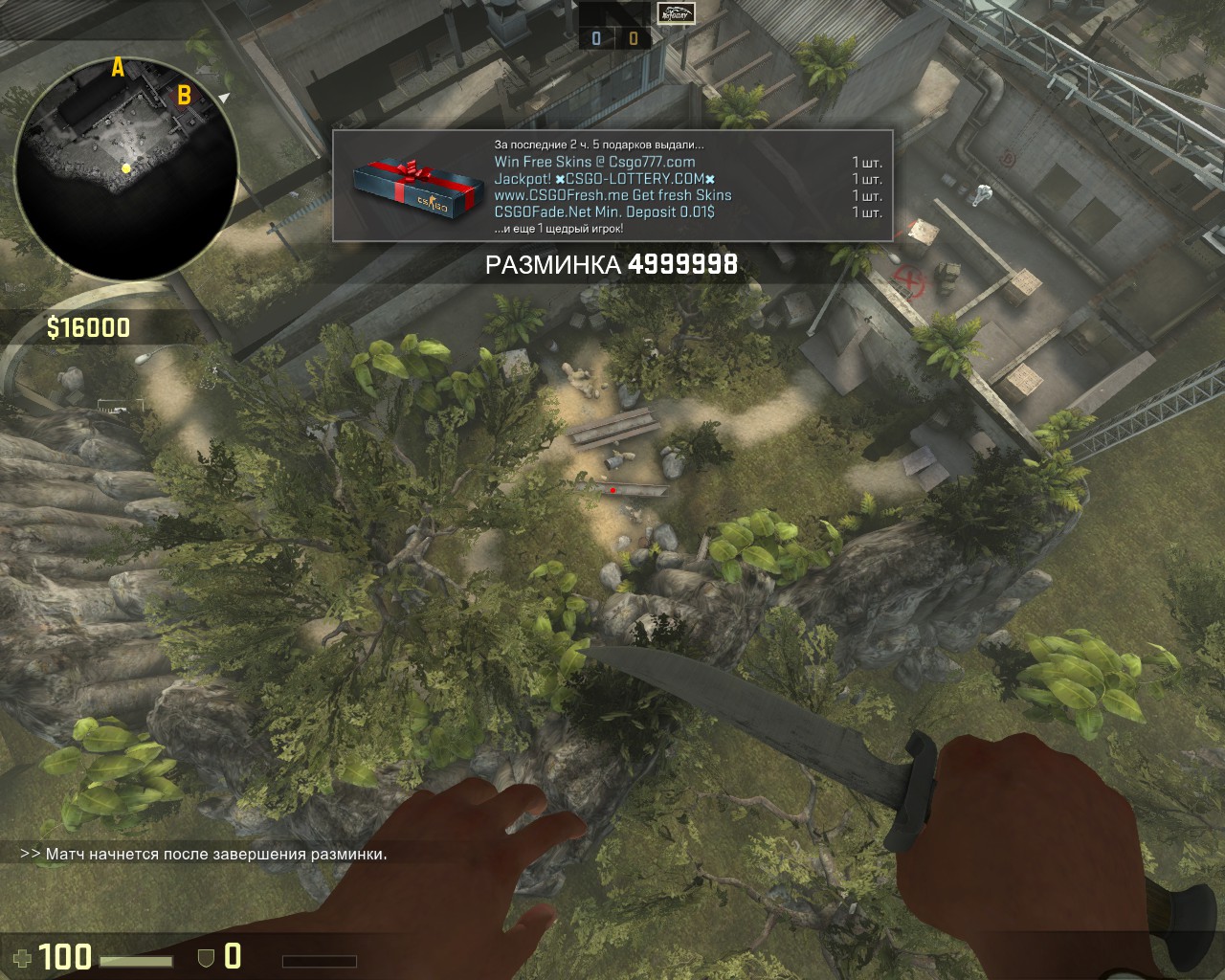Select the CSGOFresh.me gift entry

612,195
